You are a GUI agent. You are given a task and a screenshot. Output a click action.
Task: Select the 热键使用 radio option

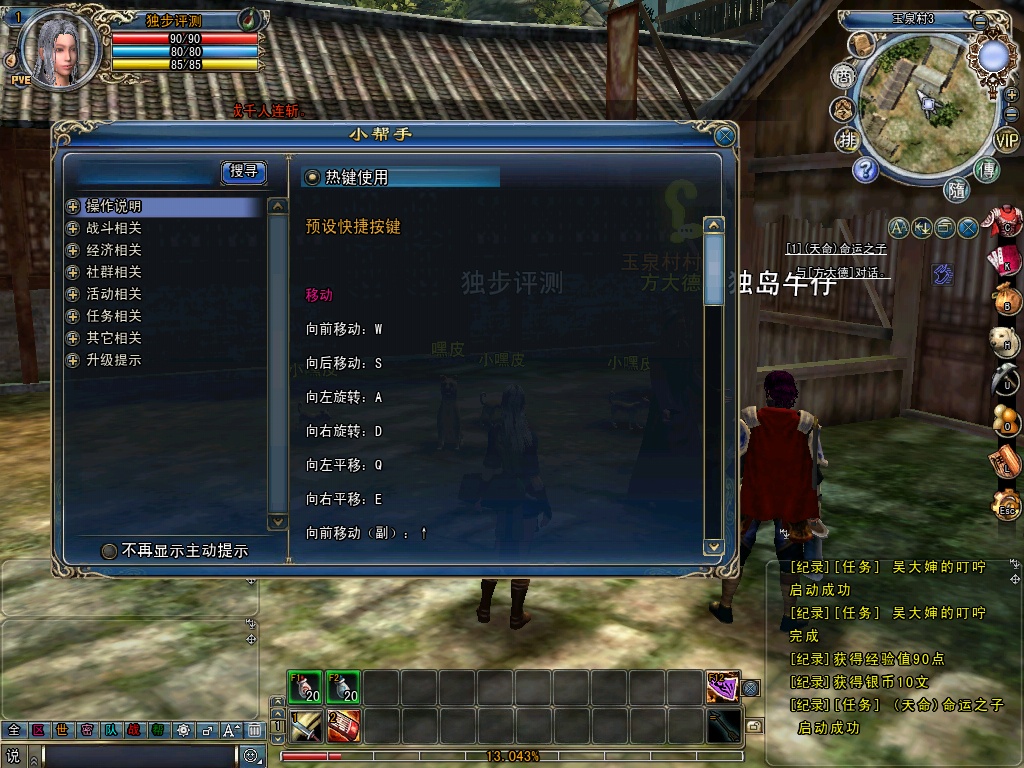[x=313, y=177]
